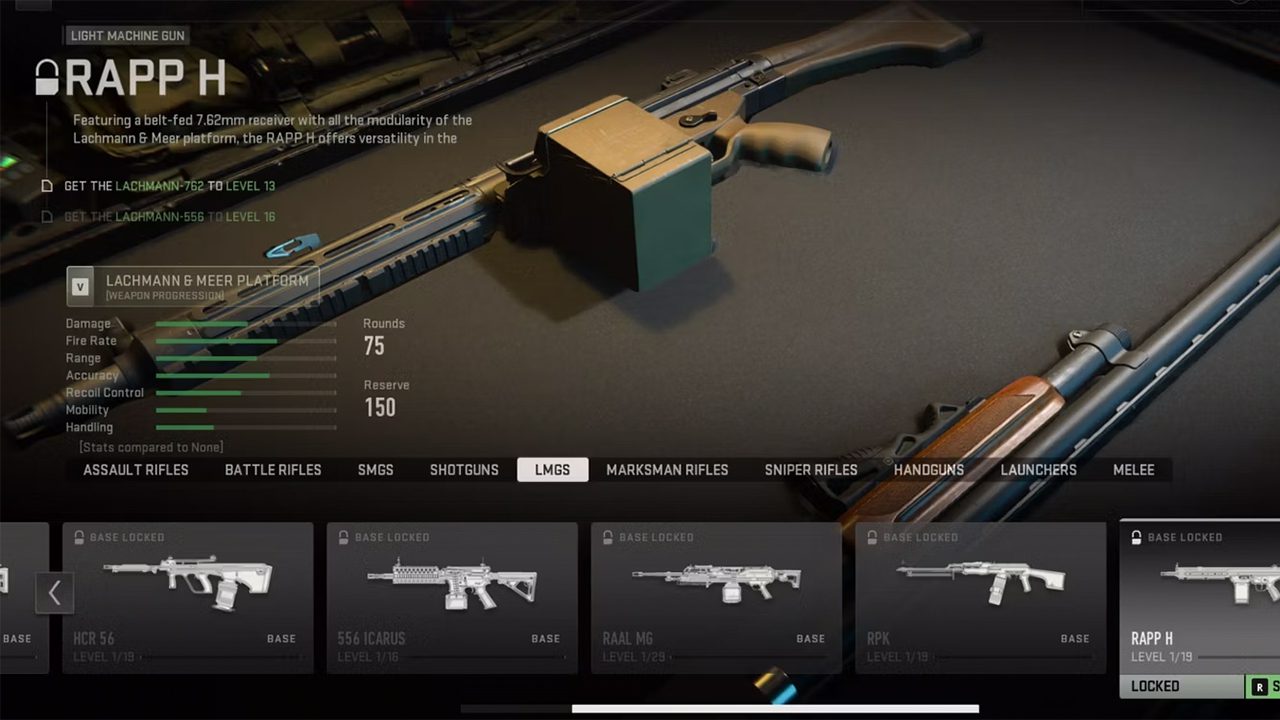The height and width of the screenshot is (720, 1280).
Task: Go to the Launchers tab
Action: pyautogui.click(x=1039, y=470)
